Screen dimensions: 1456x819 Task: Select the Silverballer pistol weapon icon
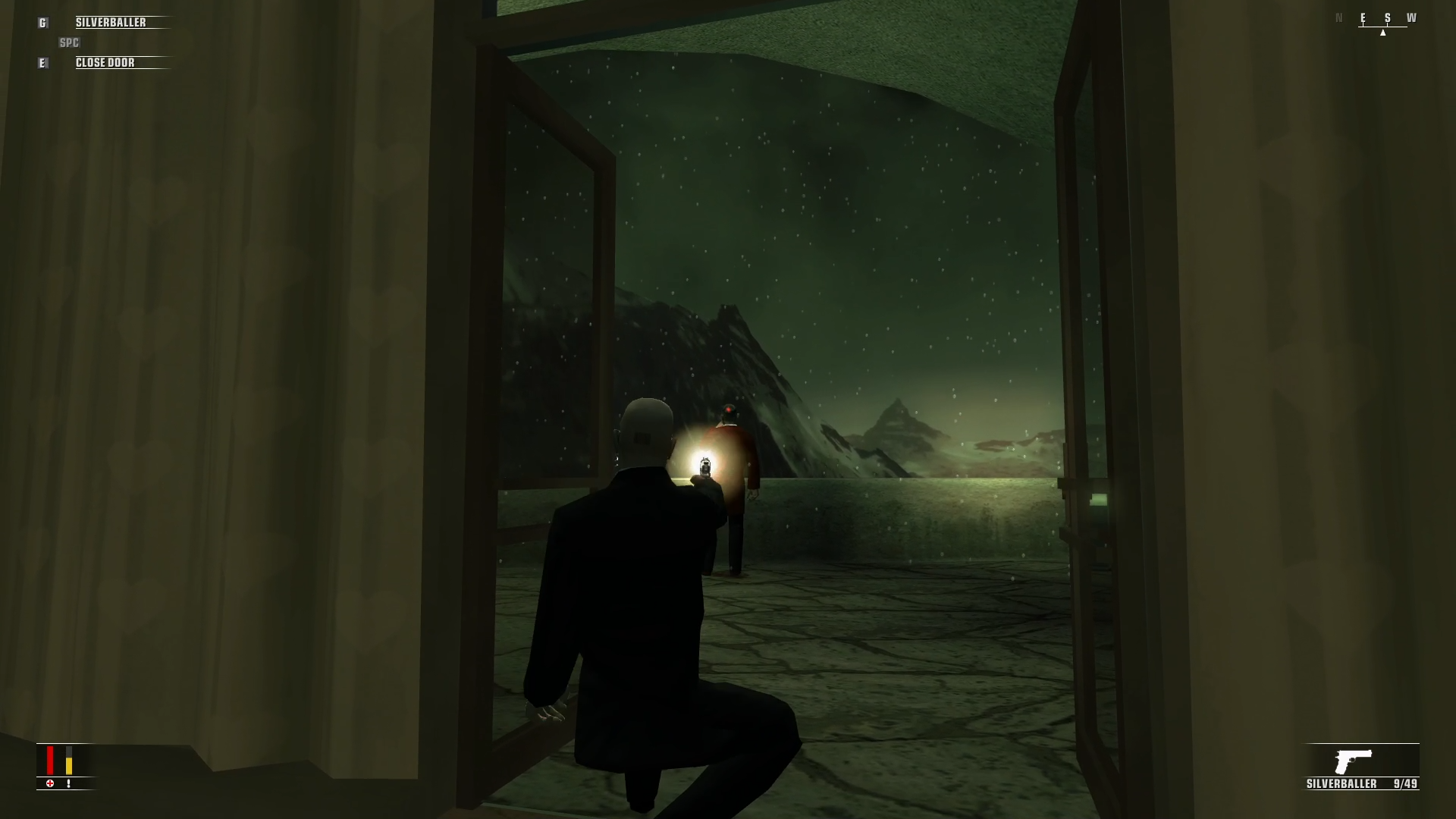pyautogui.click(x=1354, y=761)
